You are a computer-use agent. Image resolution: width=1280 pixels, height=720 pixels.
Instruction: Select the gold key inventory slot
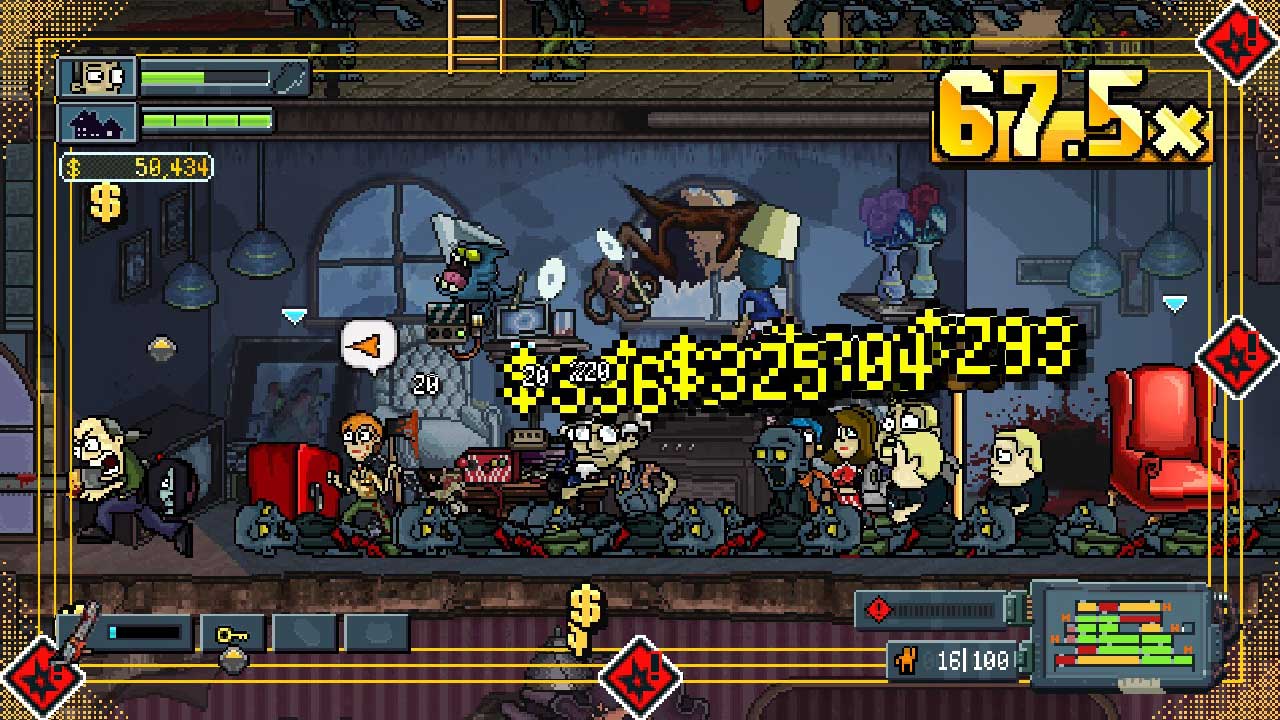(x=232, y=633)
